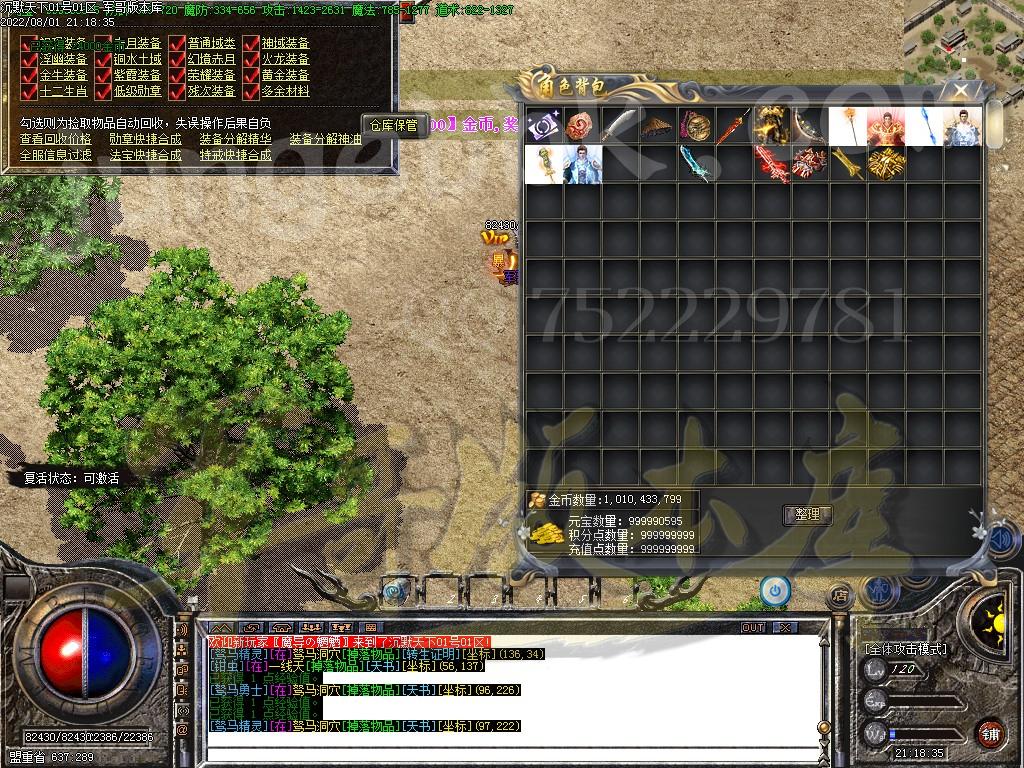Close the chat window with its X button
Screen dimensions: 1024x768
(785, 628)
